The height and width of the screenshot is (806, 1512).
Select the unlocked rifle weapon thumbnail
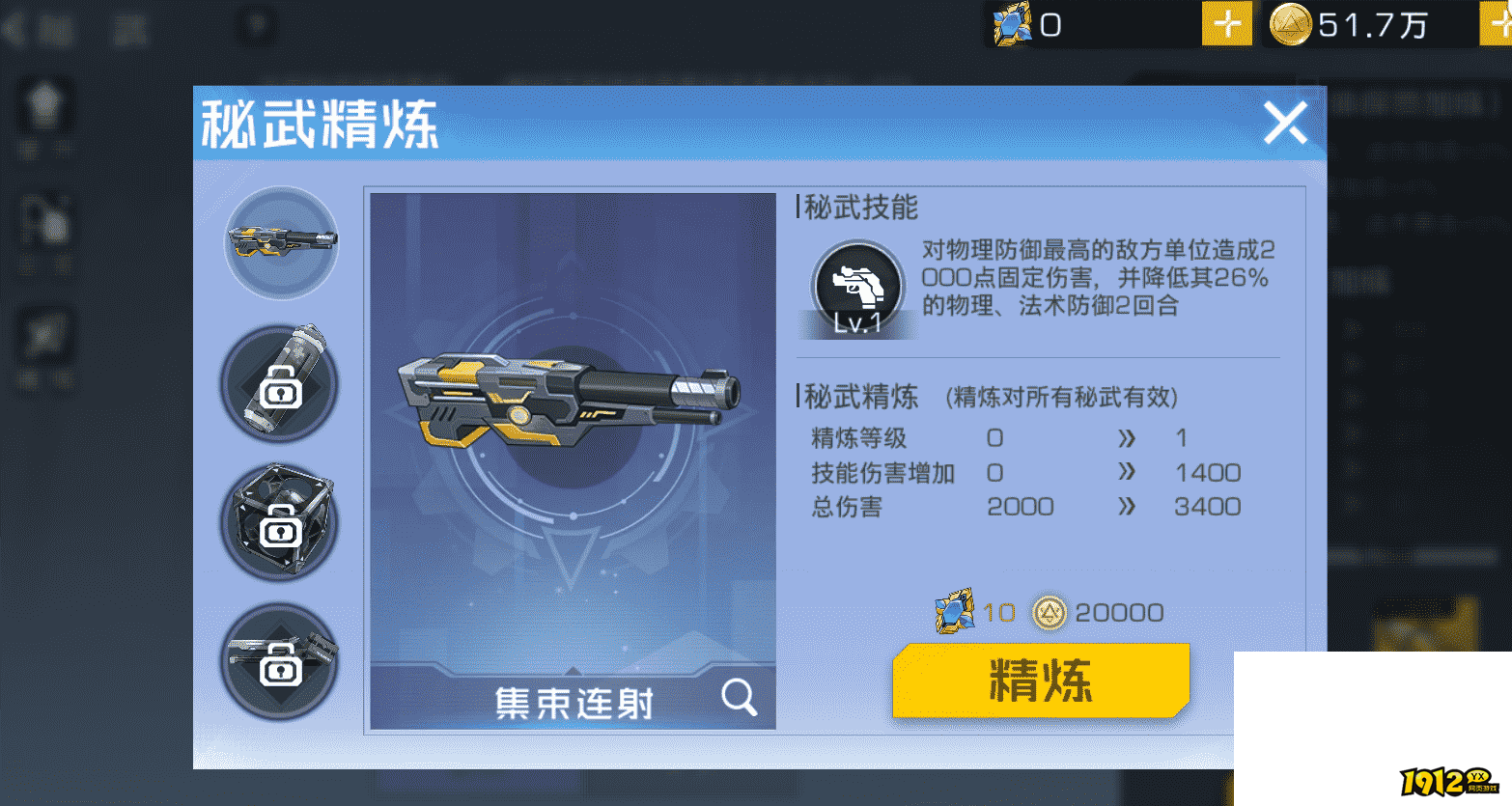click(x=281, y=242)
